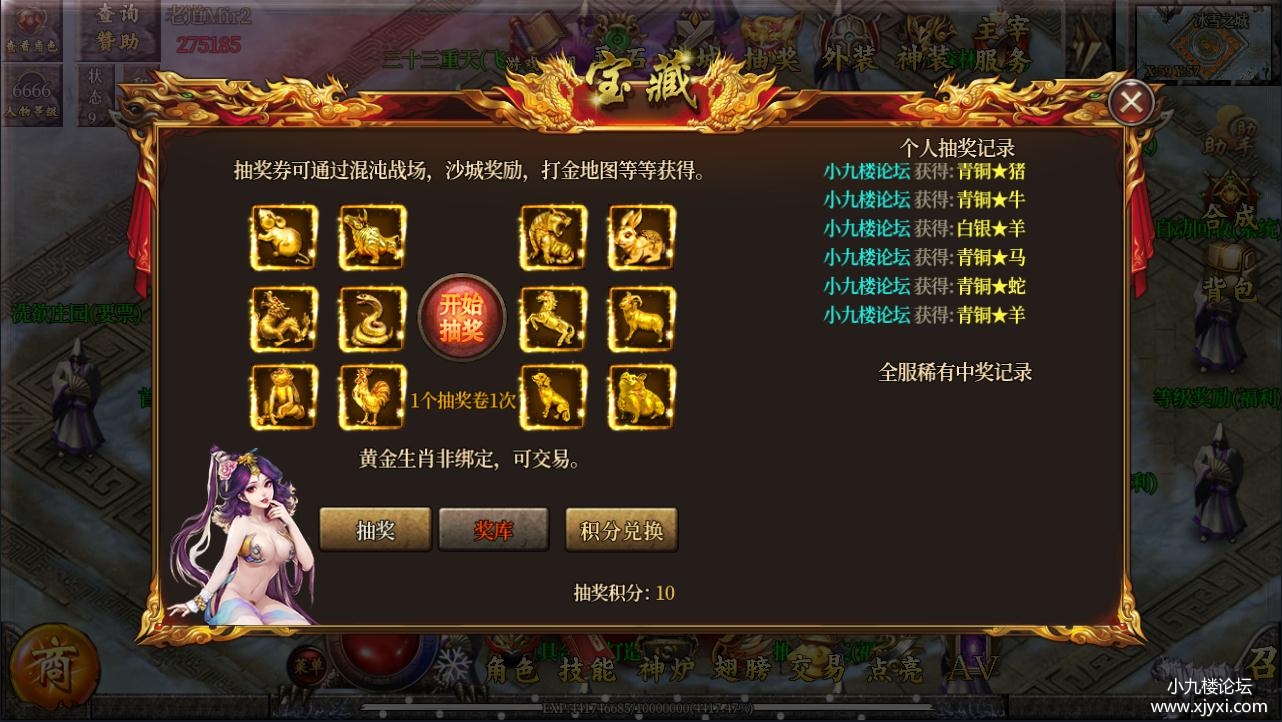
Task: Select the golden dragon zodiac icon
Action: (283, 317)
